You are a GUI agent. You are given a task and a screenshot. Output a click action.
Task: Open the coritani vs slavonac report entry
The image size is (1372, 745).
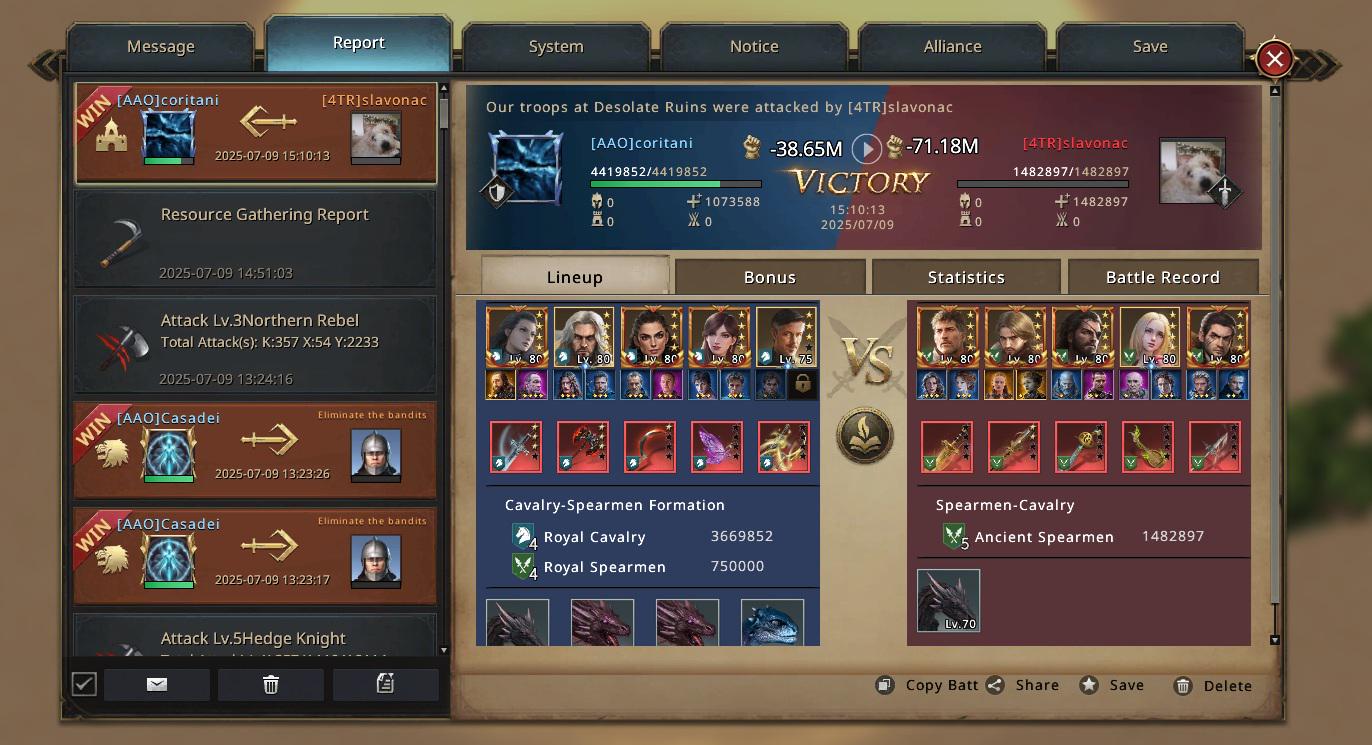click(255, 133)
